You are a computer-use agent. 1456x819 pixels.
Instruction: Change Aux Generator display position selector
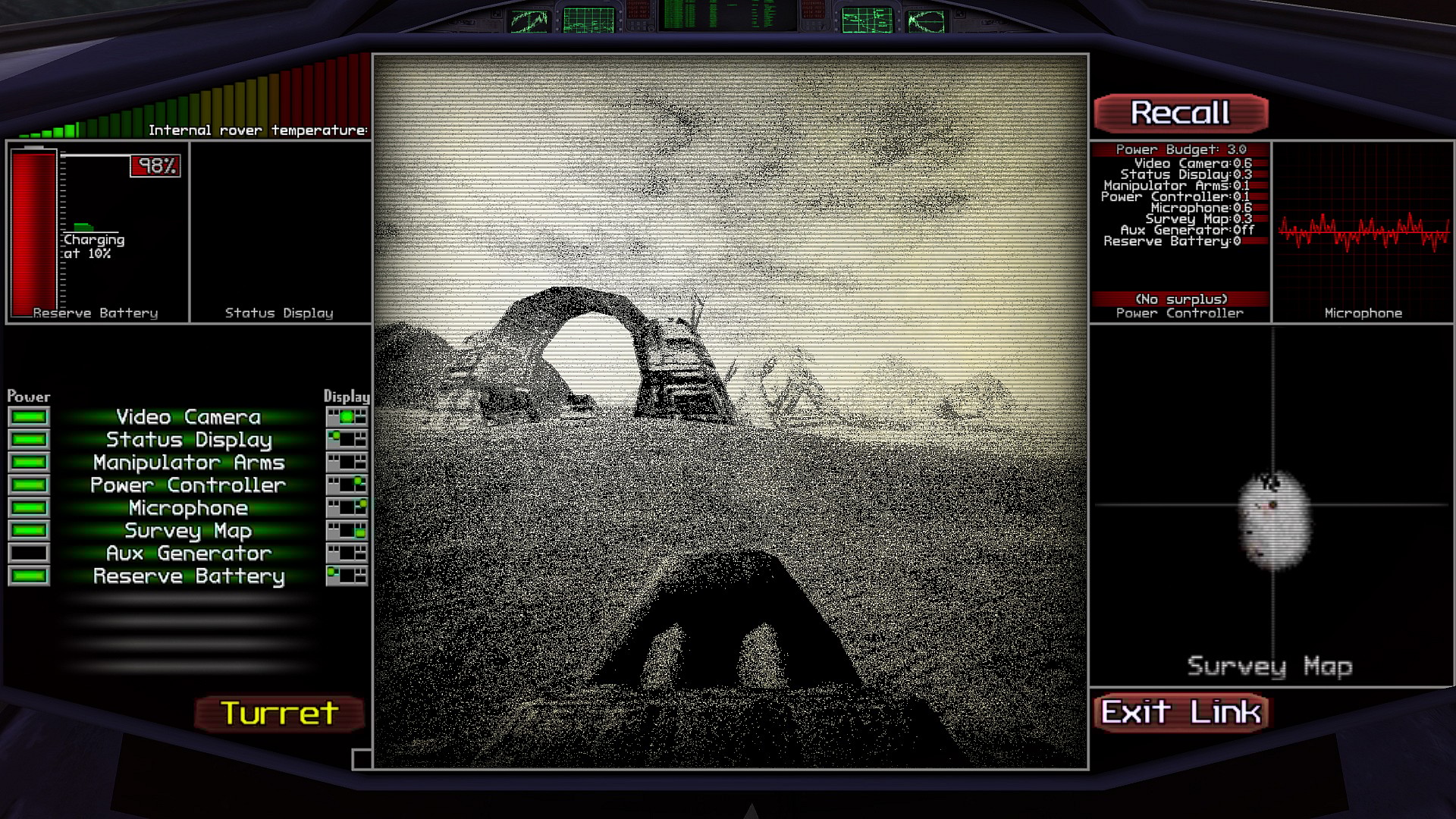[347, 554]
